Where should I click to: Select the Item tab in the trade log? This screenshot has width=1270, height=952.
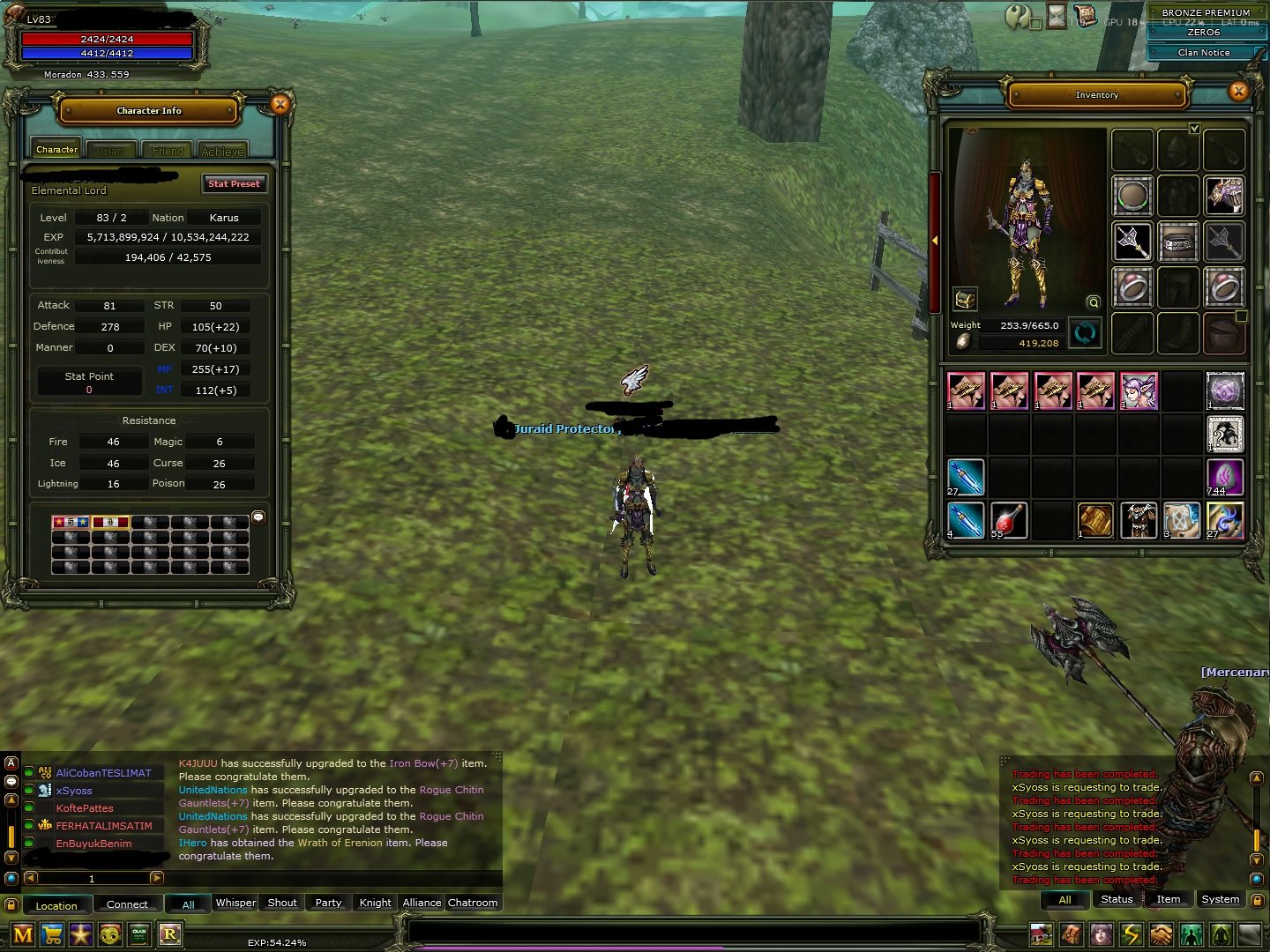(x=1168, y=899)
